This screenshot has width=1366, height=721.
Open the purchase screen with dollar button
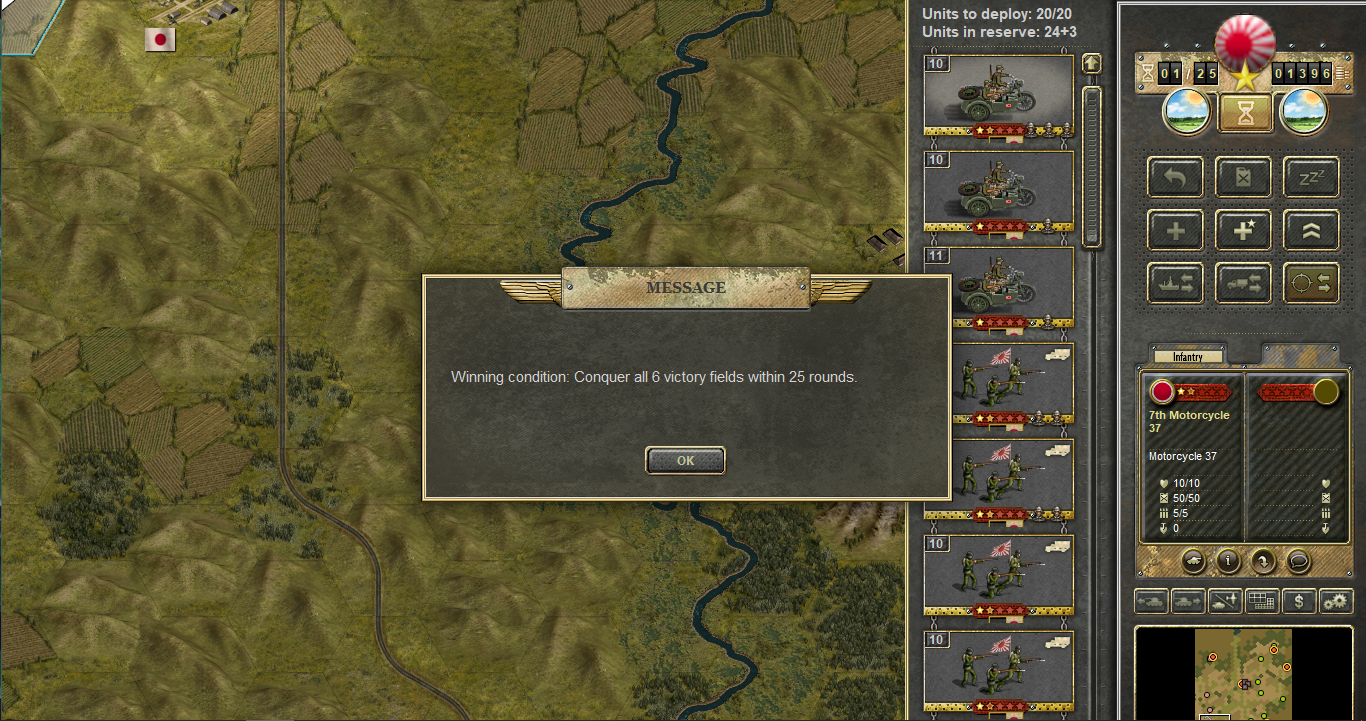pos(1298,602)
